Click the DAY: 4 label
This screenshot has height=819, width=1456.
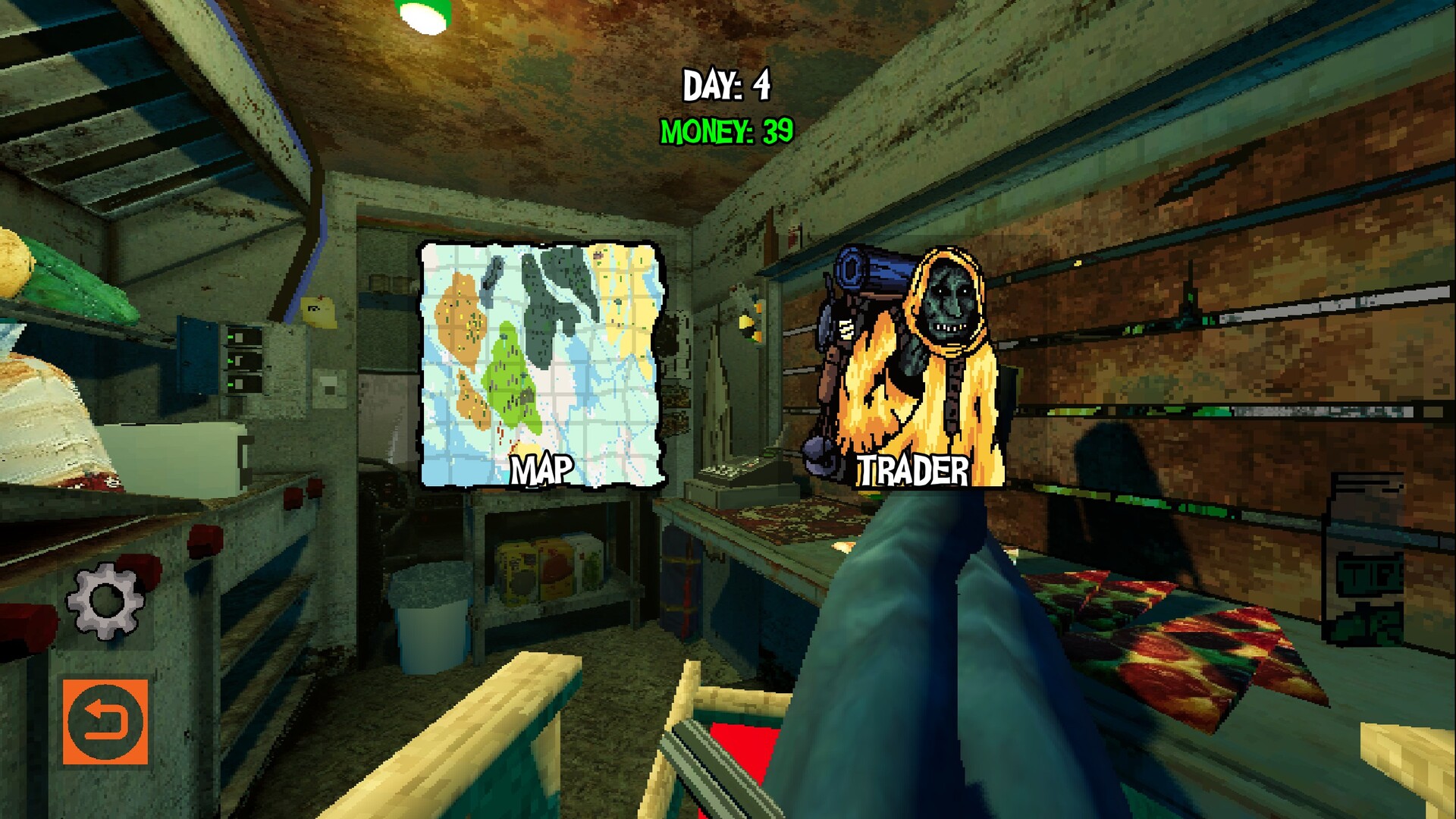726,82
